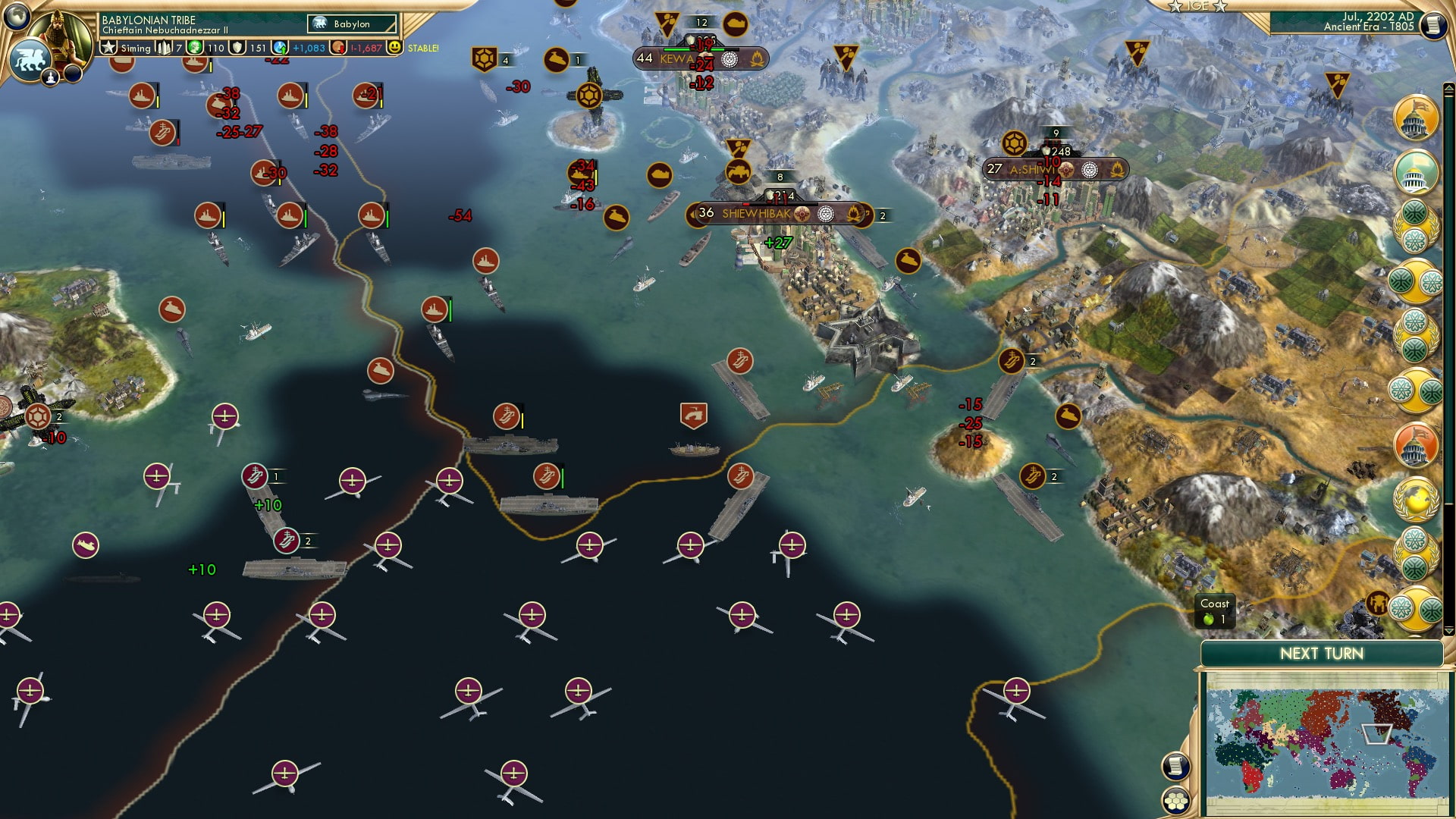
Task: Open the Babylon civilization dropdown
Action: click(353, 24)
